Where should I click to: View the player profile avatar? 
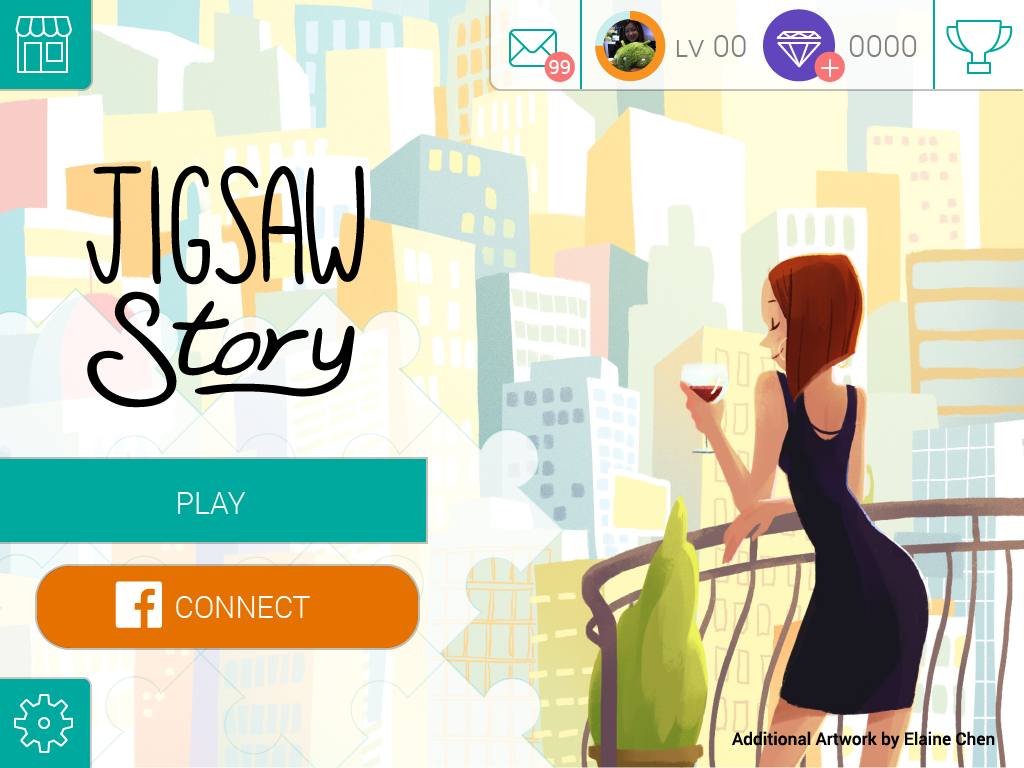(x=630, y=46)
